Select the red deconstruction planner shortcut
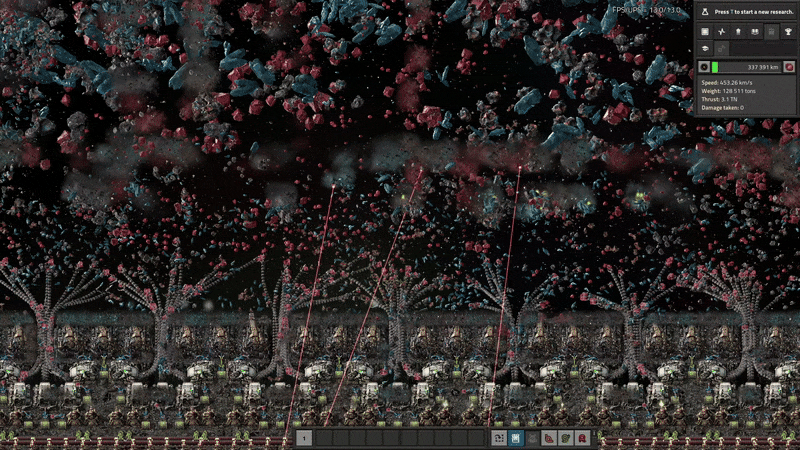This screenshot has height=450, width=800. pyautogui.click(x=549, y=438)
